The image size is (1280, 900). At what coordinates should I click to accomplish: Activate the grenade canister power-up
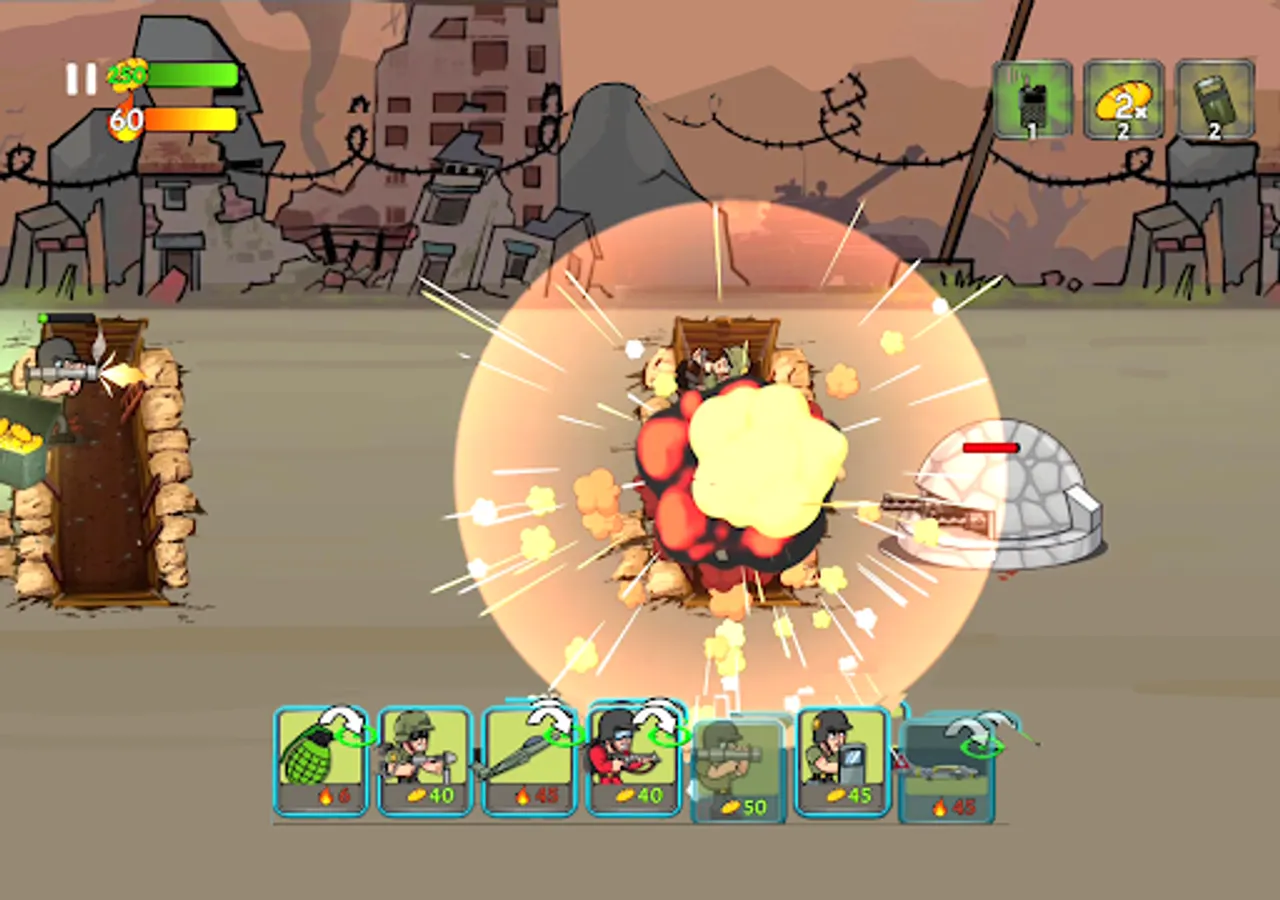pos(1213,100)
